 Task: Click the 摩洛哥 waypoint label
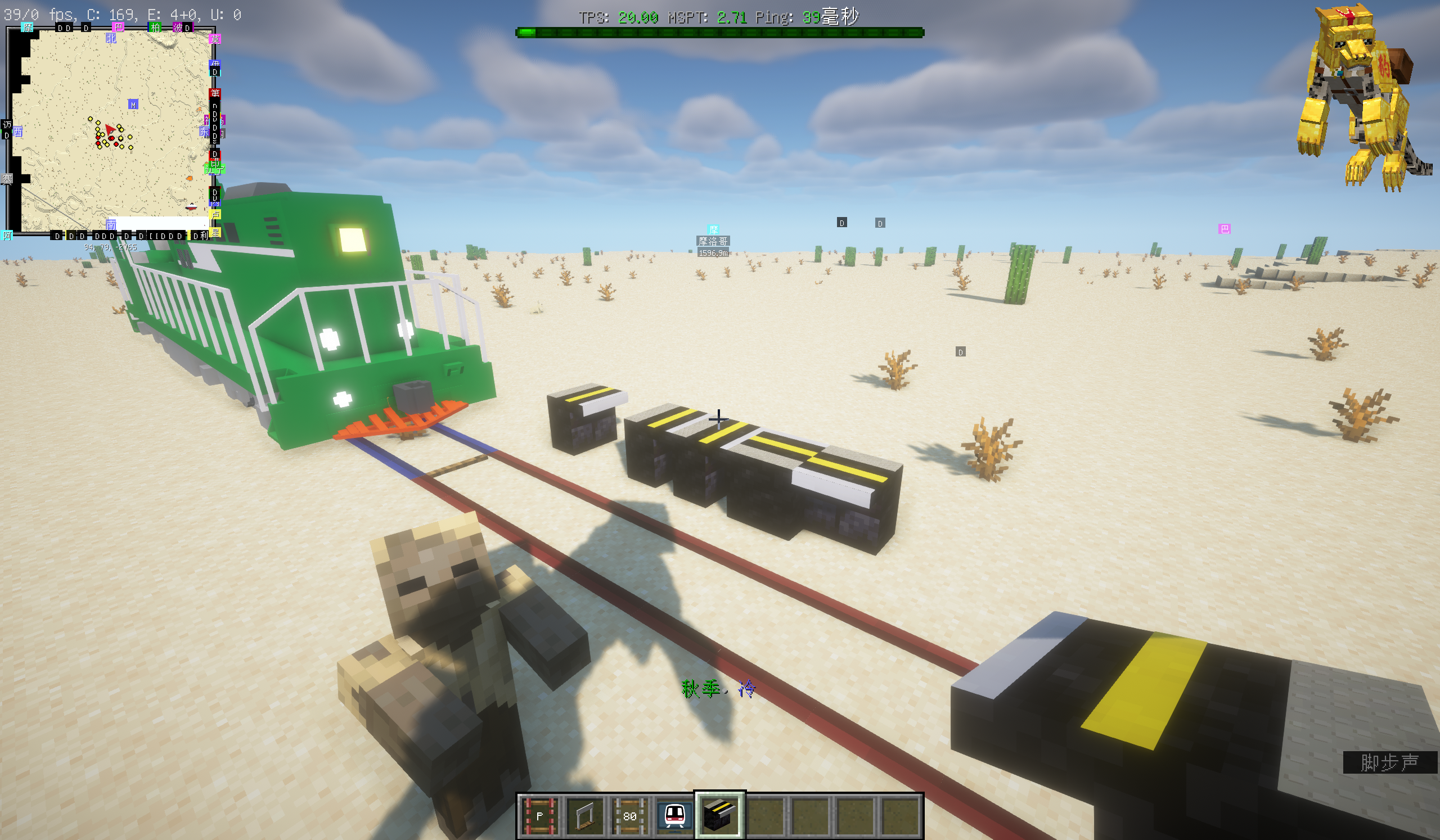713,241
